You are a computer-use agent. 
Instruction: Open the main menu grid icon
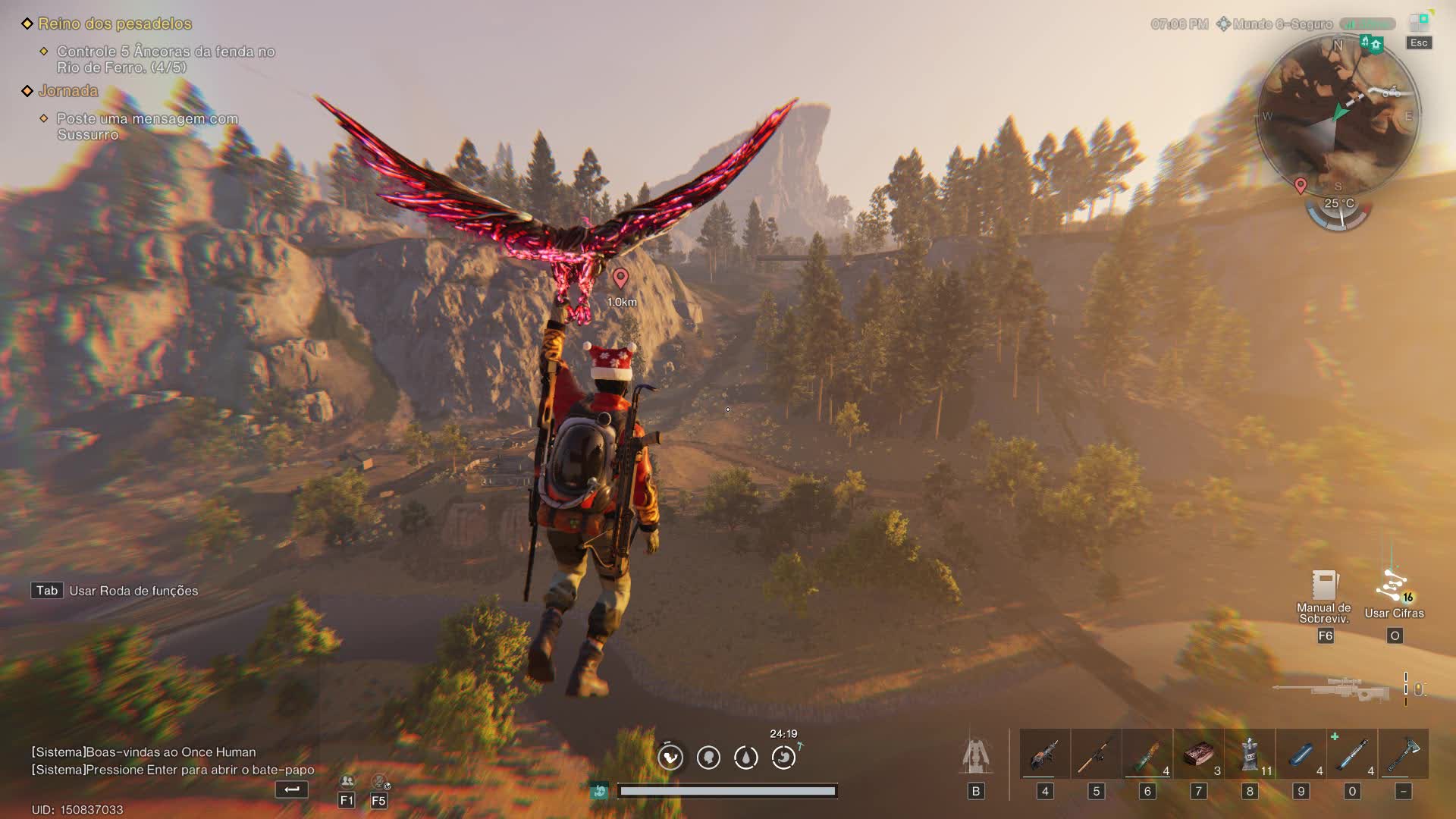coord(1418,23)
